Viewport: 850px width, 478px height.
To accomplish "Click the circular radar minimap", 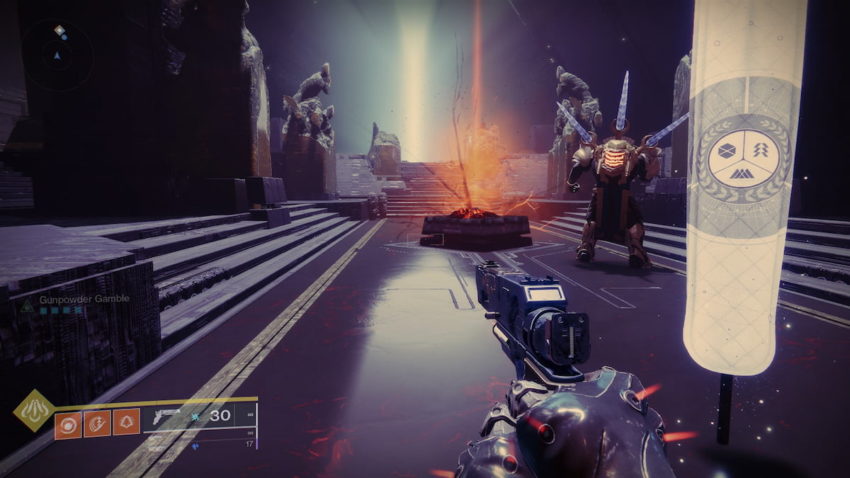I will click(59, 54).
